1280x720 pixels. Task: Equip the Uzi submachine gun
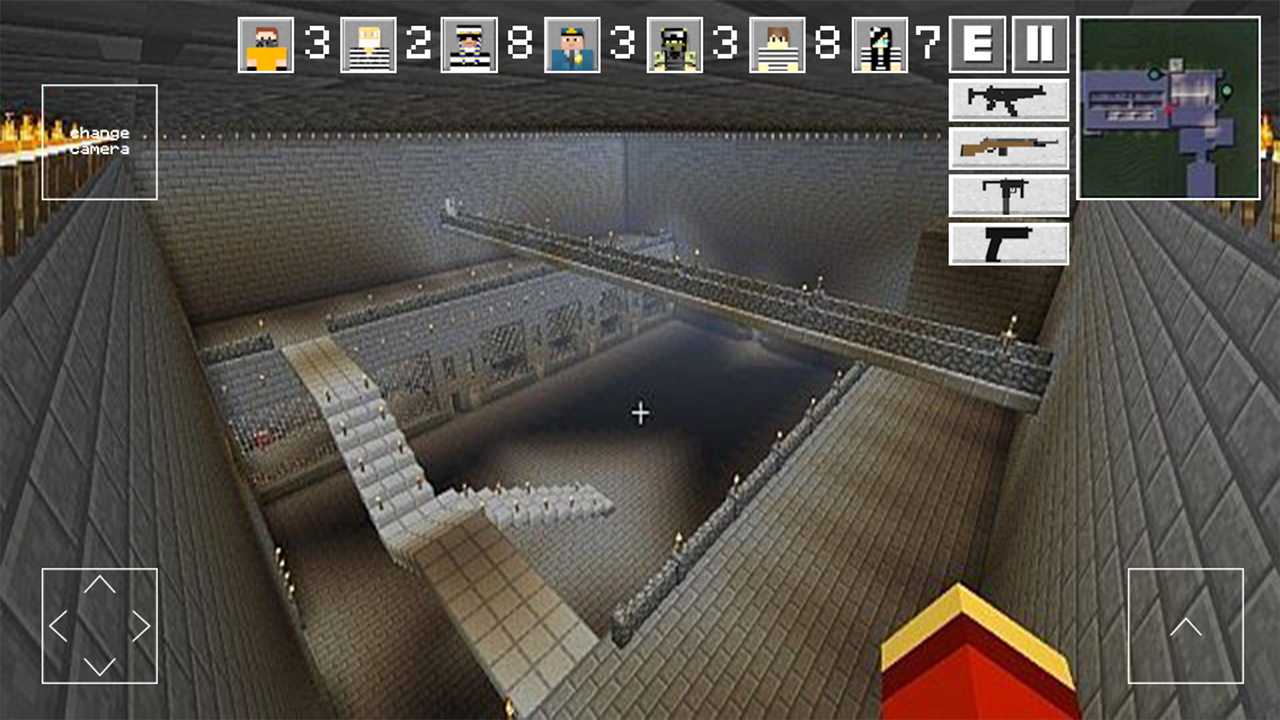point(1008,195)
